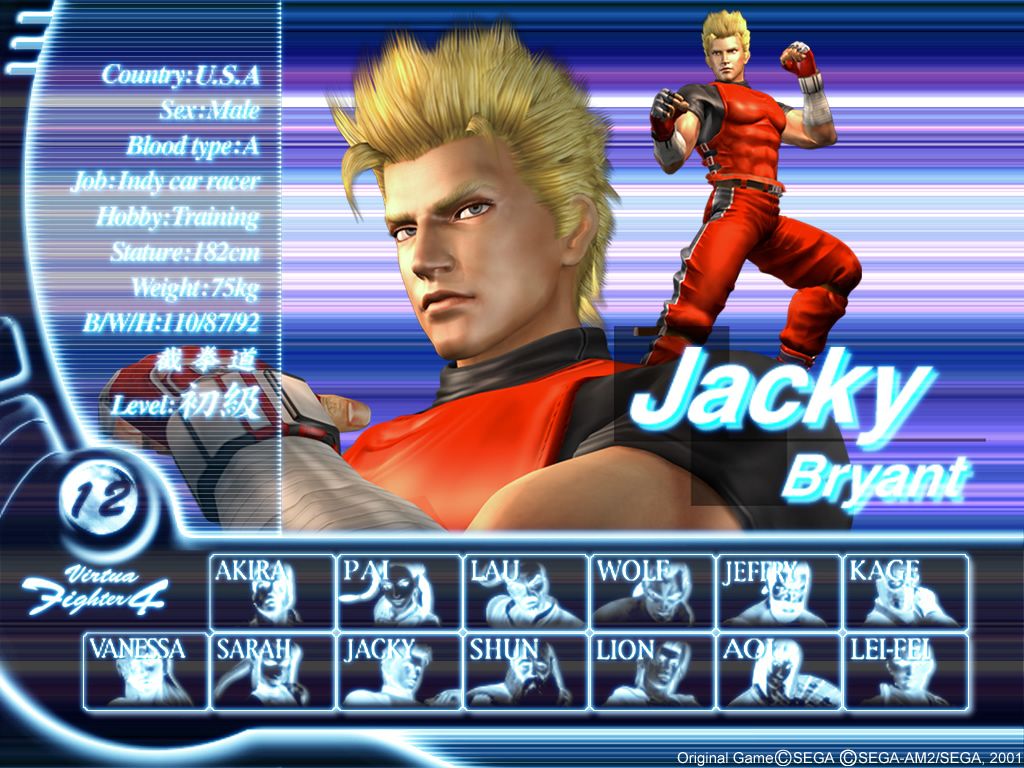
Task: Choose the LION character tile
Action: pyautogui.click(x=652, y=671)
